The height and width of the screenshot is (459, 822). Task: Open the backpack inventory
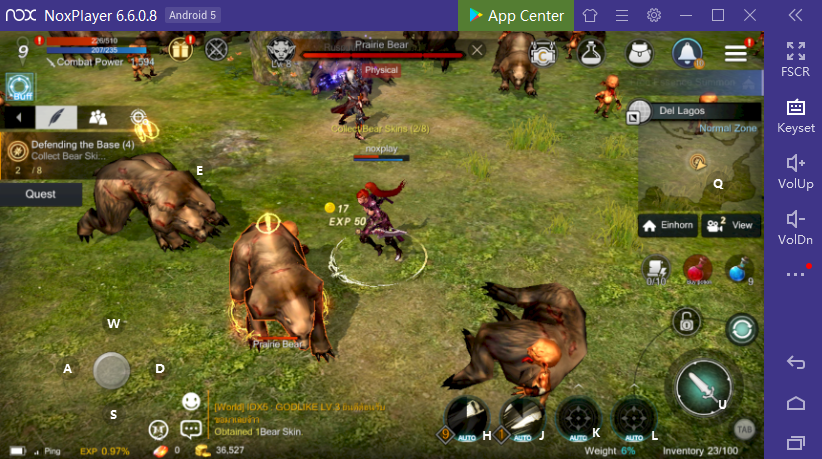(638, 53)
